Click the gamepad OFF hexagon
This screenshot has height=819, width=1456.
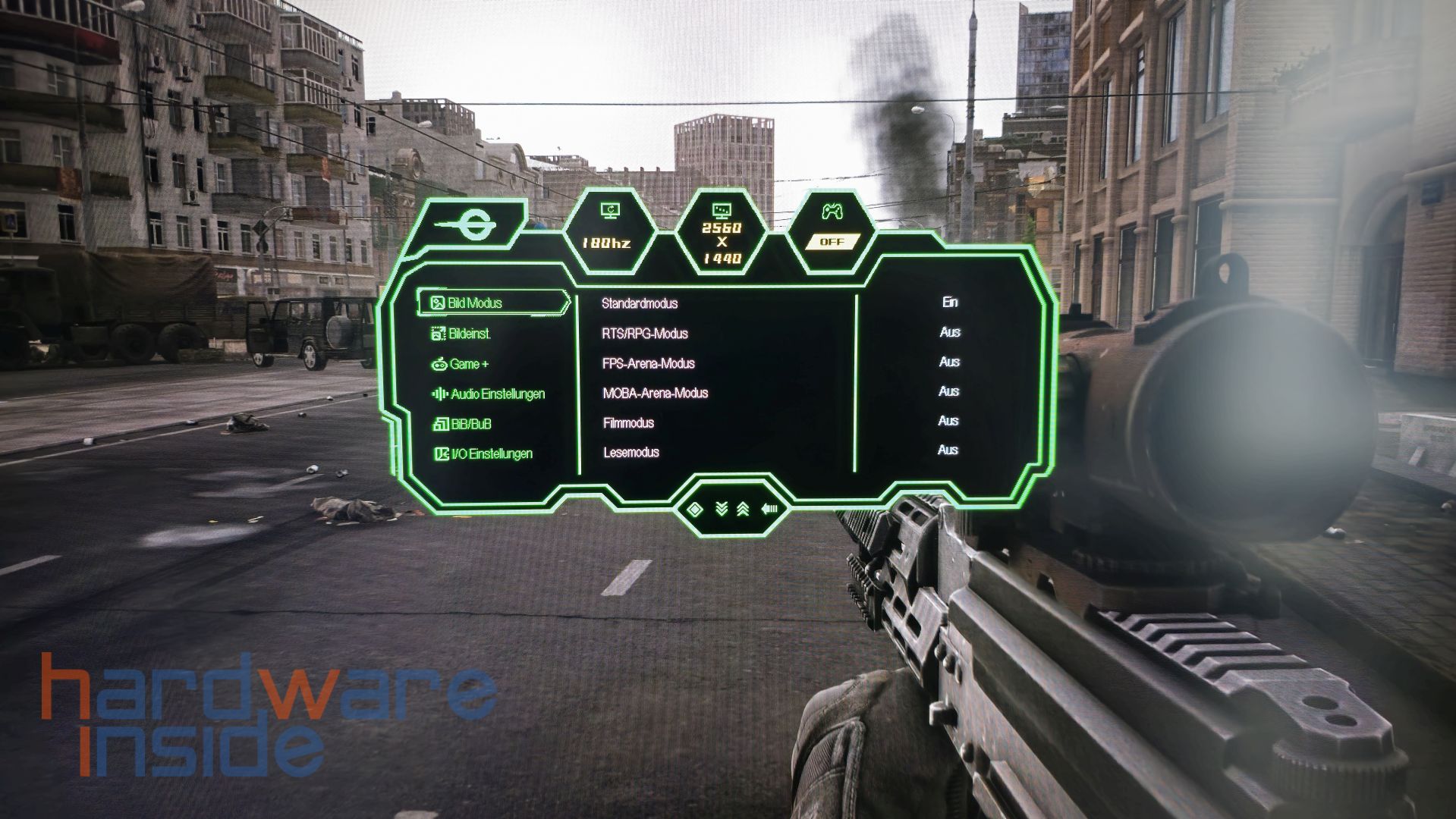tap(832, 230)
